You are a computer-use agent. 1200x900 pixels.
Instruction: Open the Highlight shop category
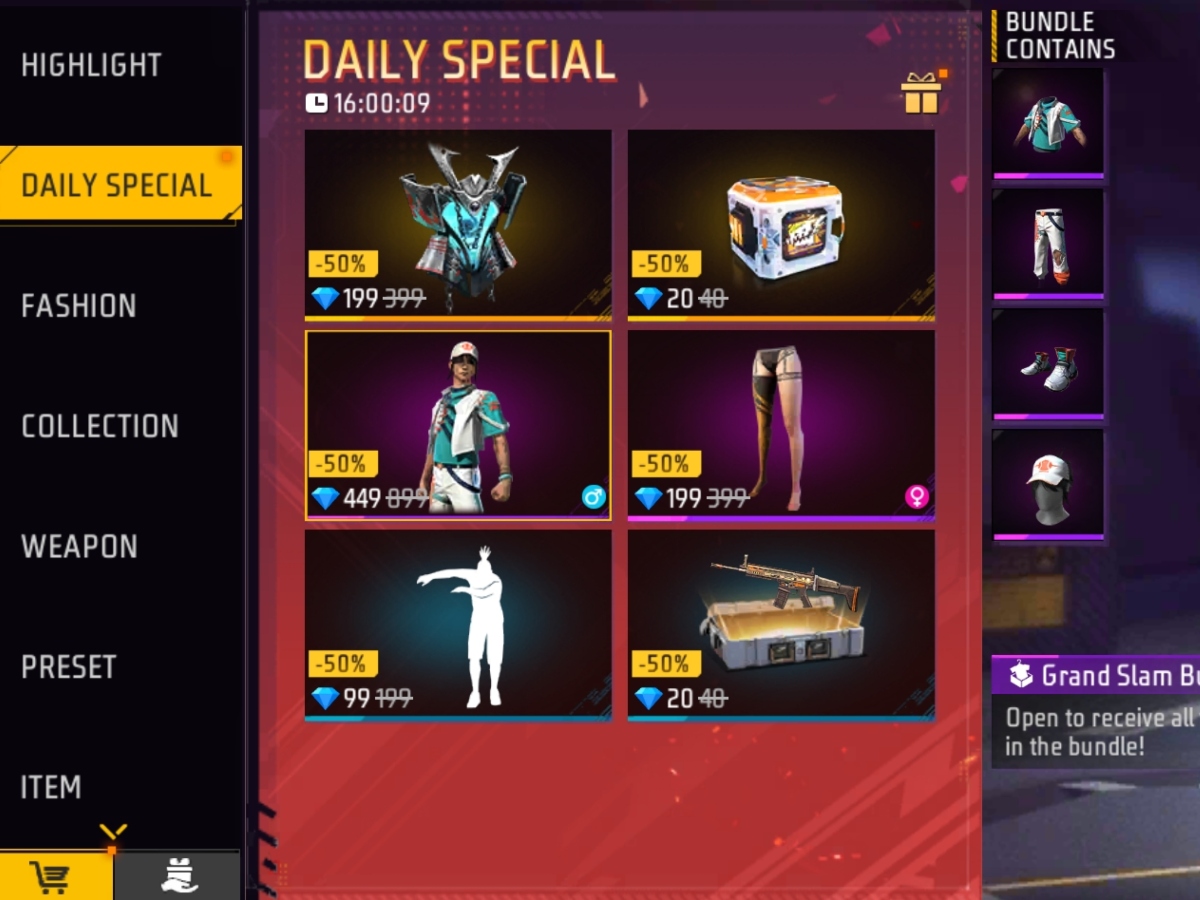tap(91, 65)
